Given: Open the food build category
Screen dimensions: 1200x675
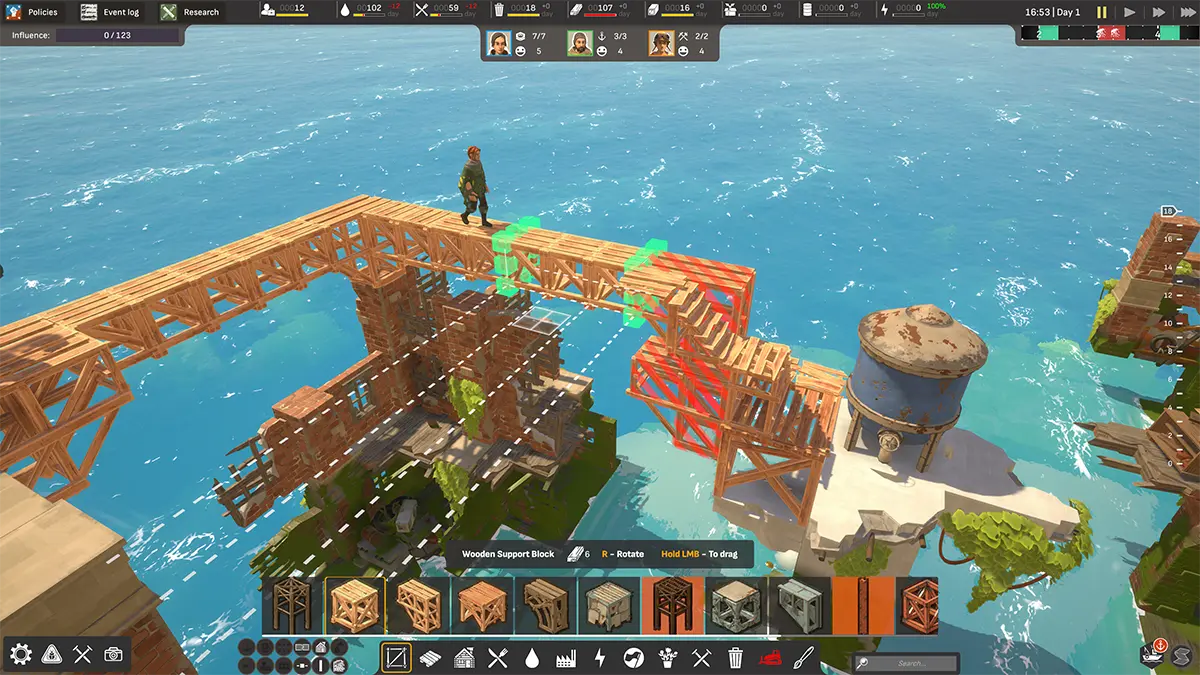Looking at the screenshot, I should [x=497, y=657].
